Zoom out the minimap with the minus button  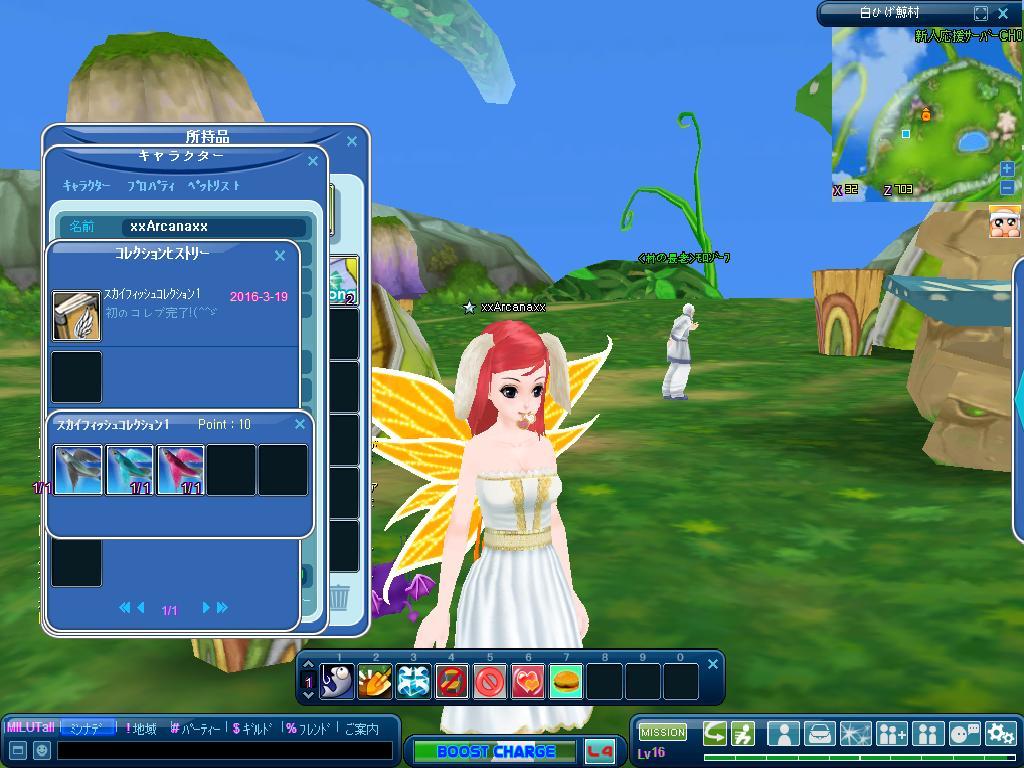pos(1007,187)
